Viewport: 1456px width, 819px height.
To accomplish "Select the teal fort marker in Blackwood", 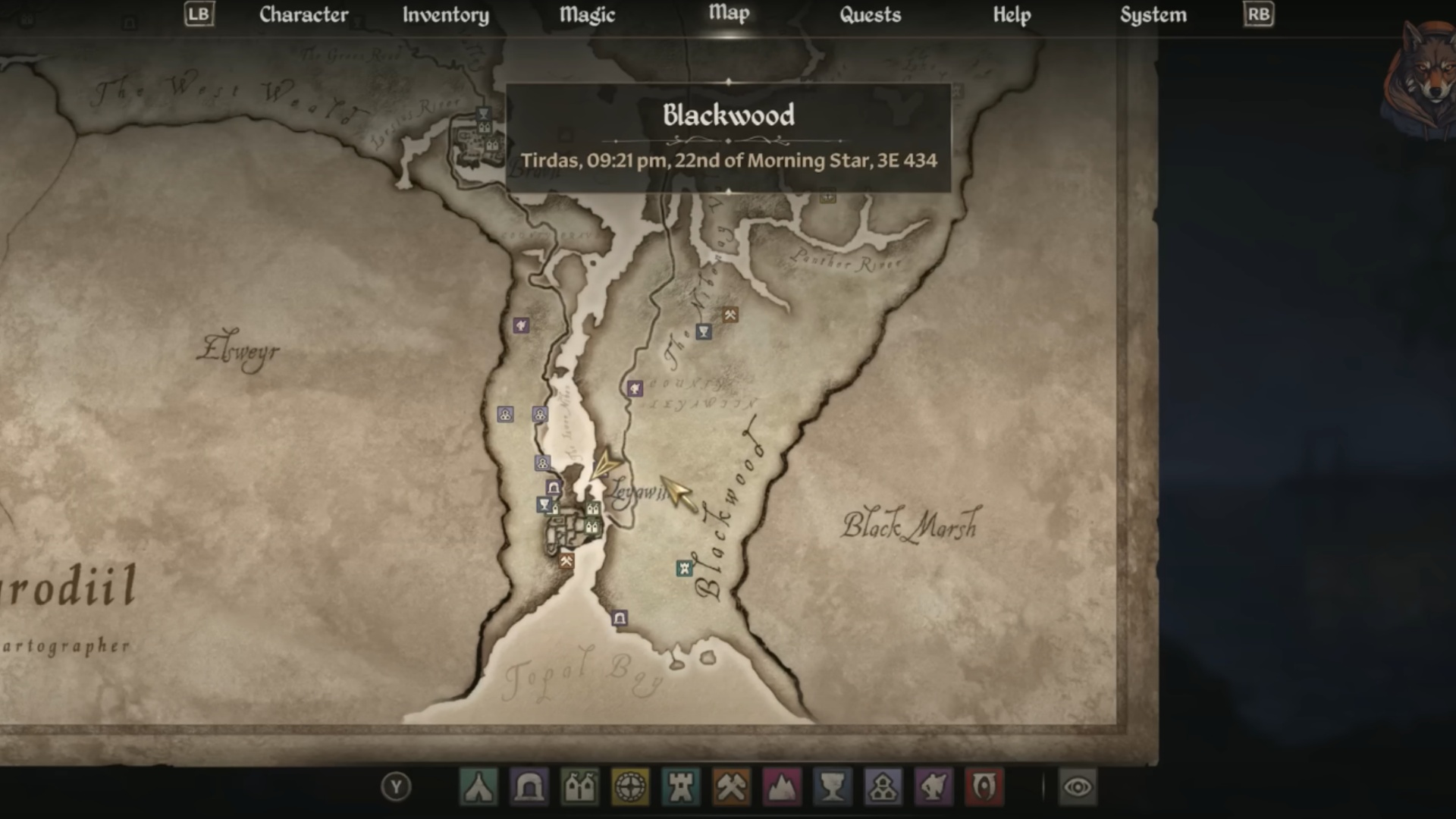I will (x=684, y=568).
